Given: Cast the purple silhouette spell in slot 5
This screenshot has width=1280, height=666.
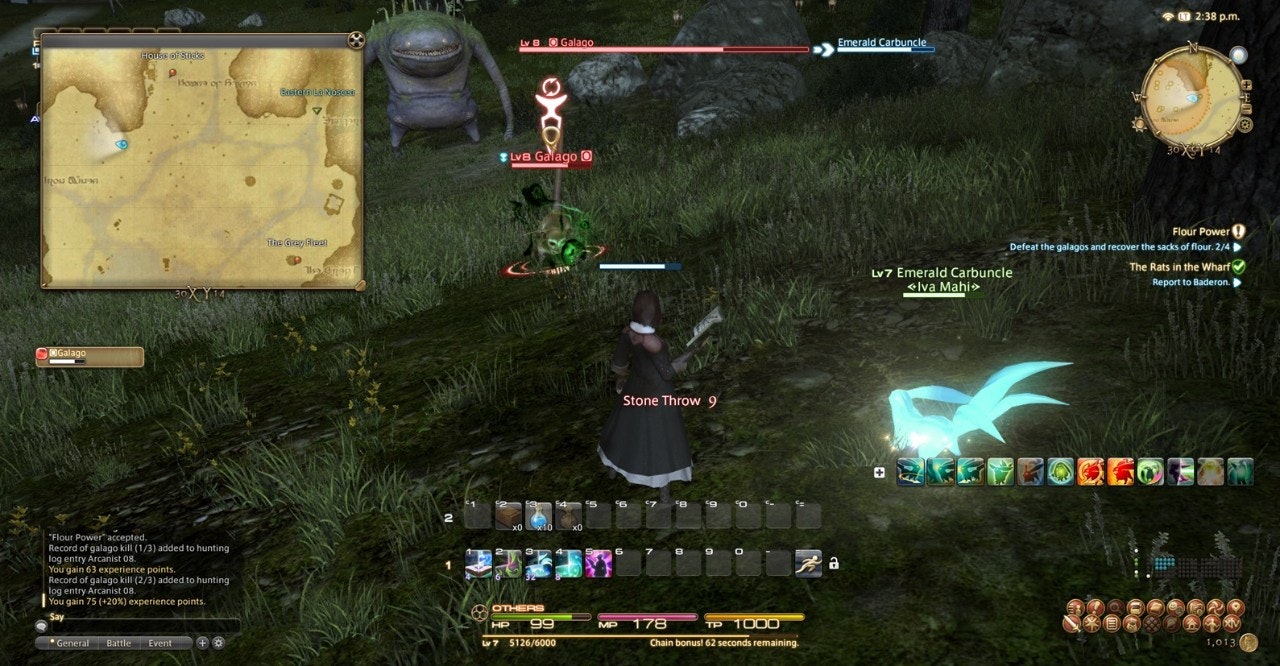Looking at the screenshot, I should (x=599, y=563).
